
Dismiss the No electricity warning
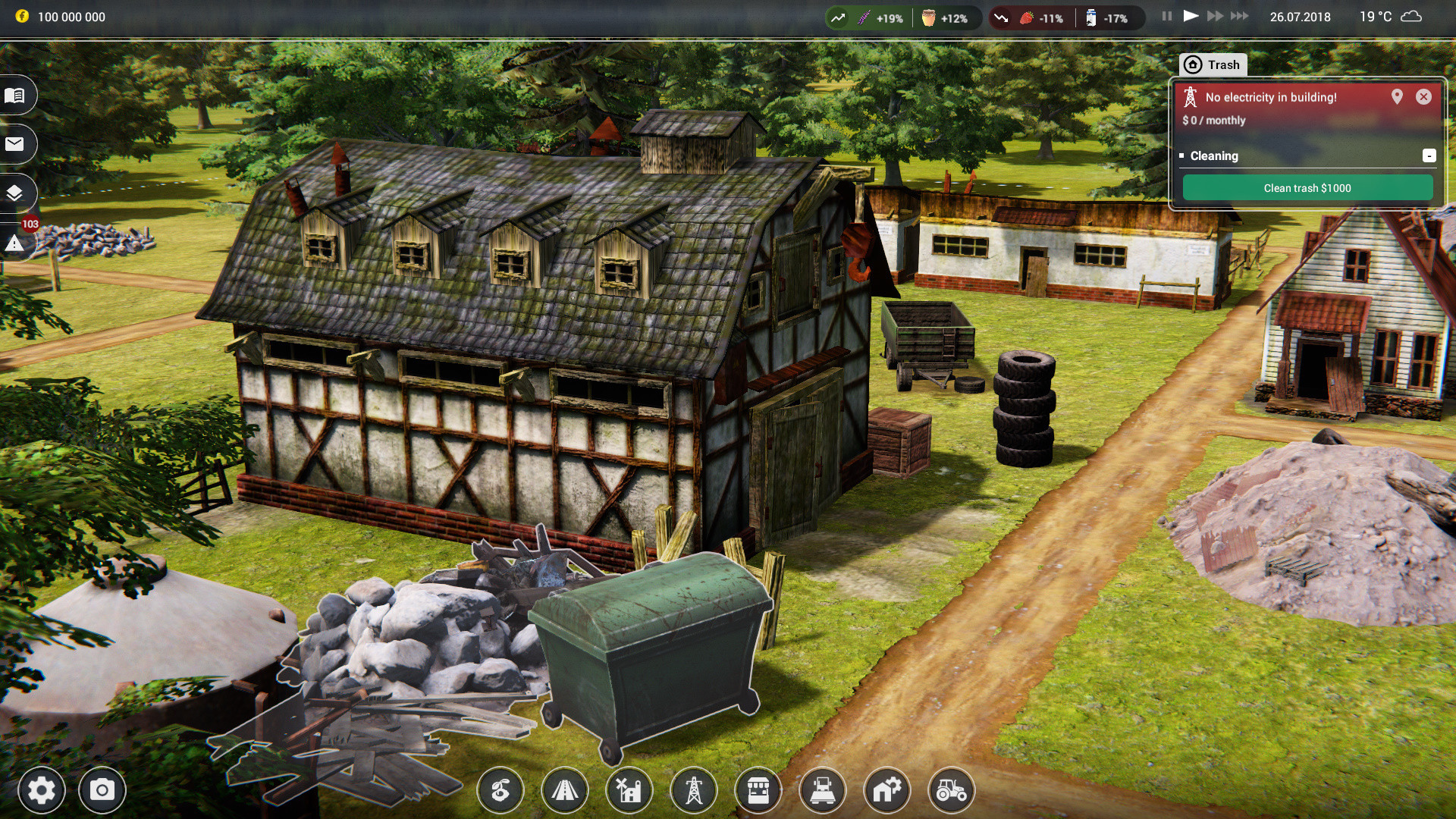1424,97
